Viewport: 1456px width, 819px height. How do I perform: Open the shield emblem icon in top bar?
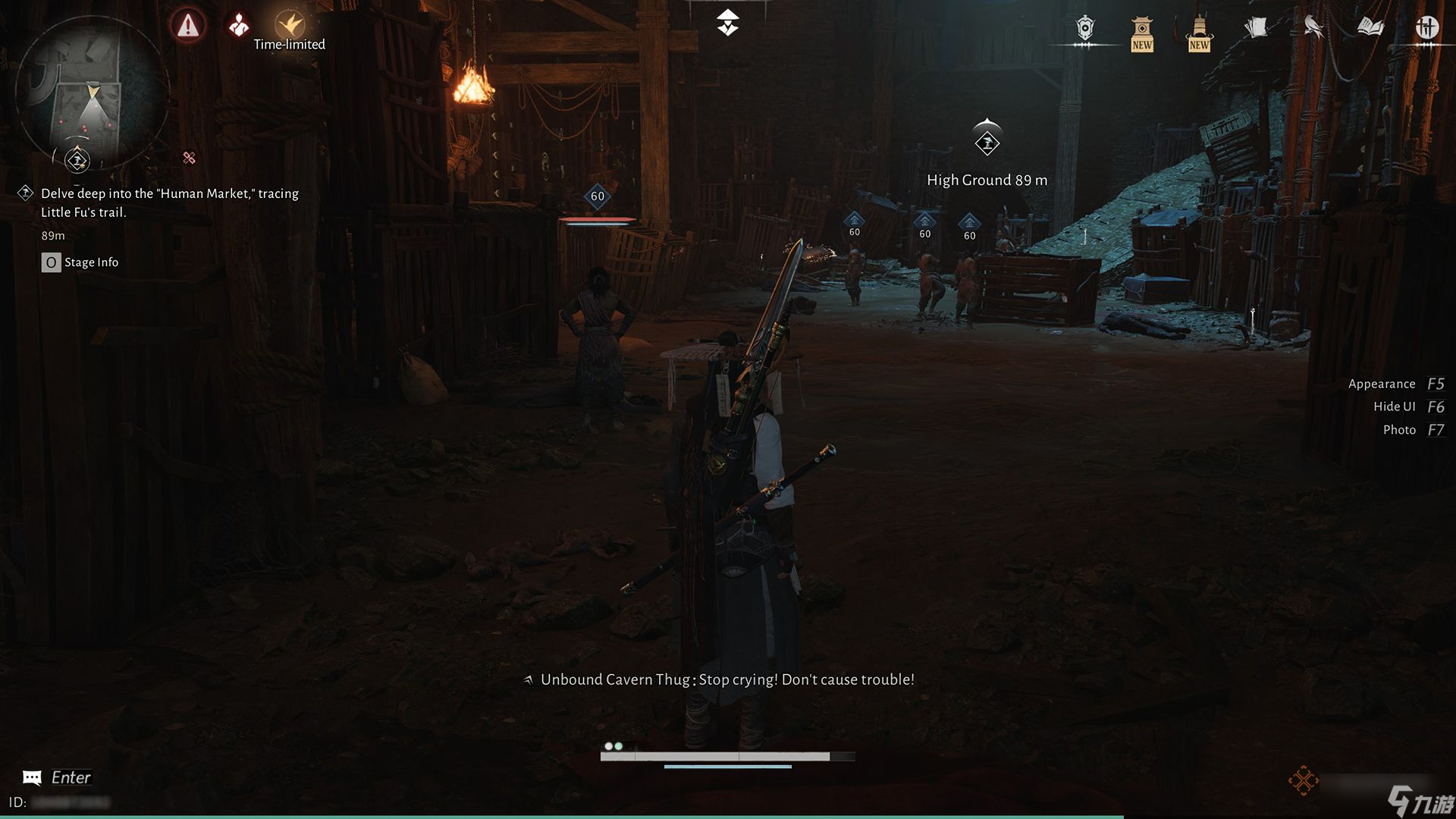(x=1085, y=29)
